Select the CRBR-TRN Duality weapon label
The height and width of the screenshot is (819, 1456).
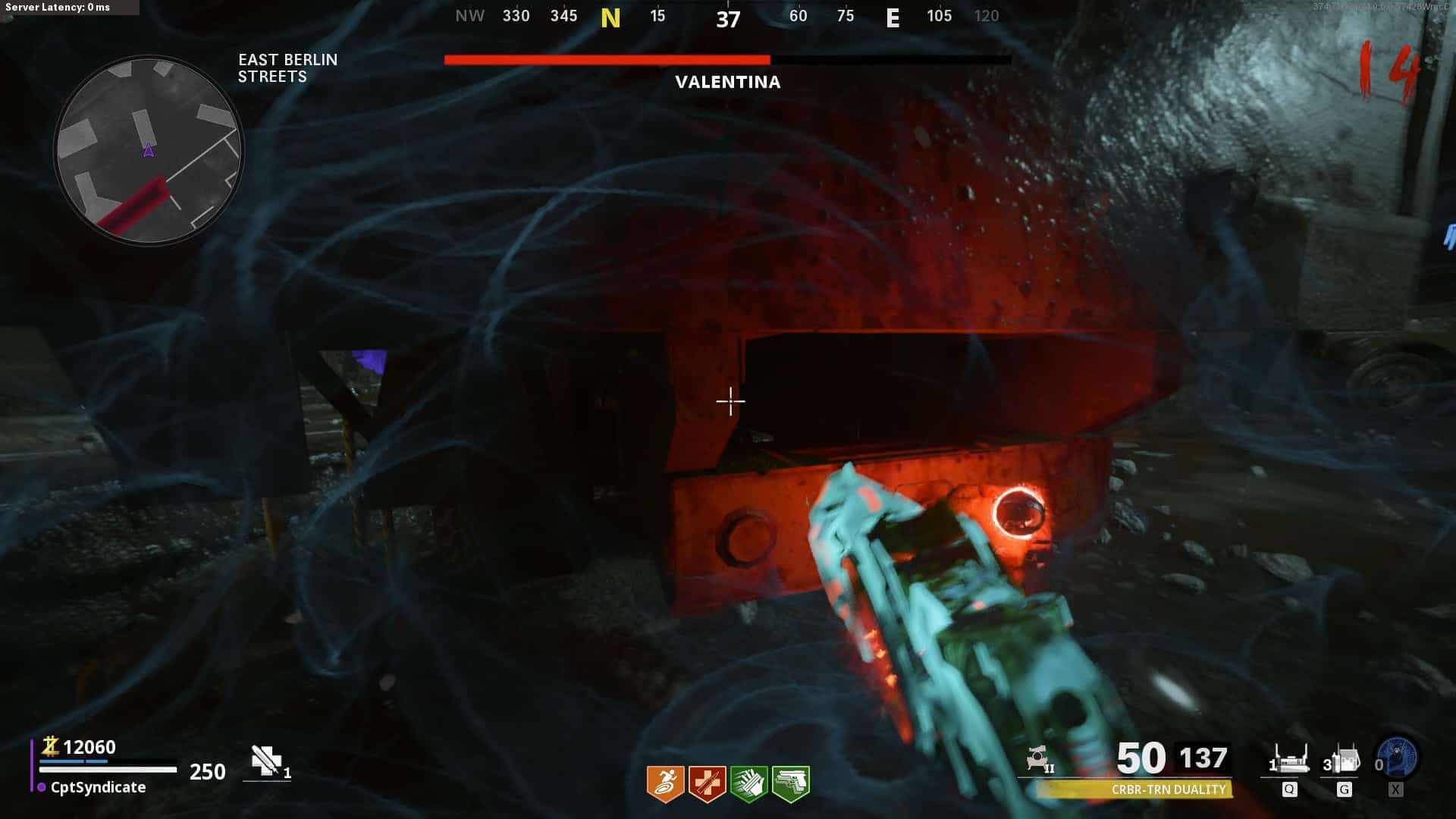(x=1168, y=789)
